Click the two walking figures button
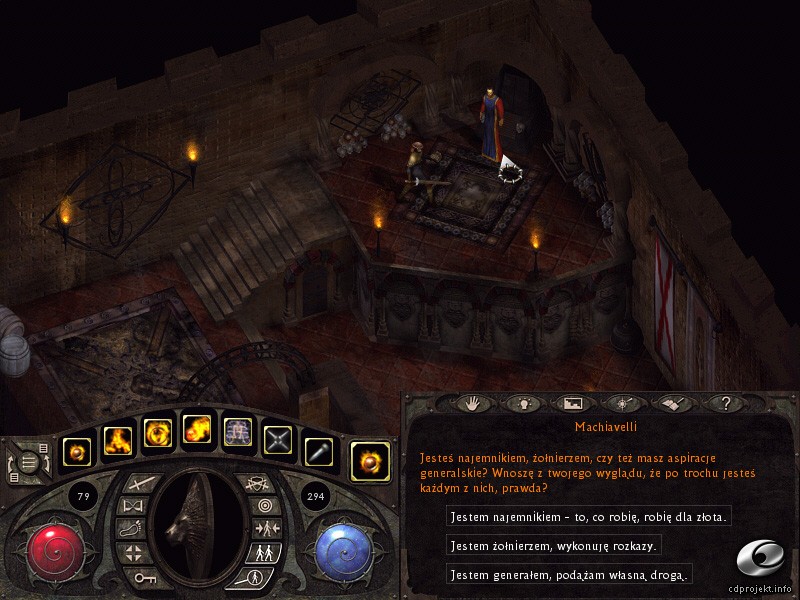Image resolution: width=800 pixels, height=600 pixels. click(265, 552)
